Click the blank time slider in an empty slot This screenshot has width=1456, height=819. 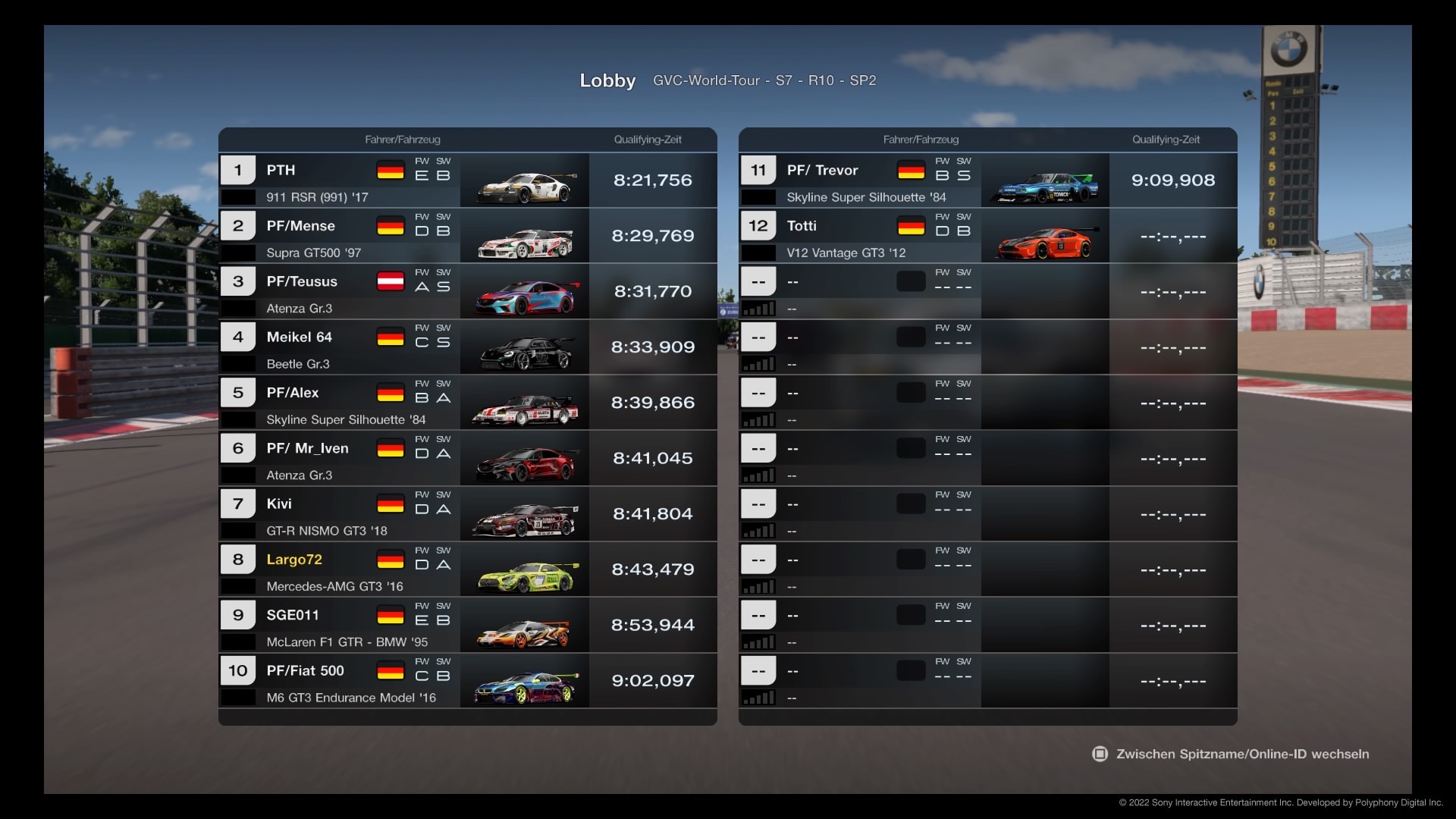click(1173, 291)
